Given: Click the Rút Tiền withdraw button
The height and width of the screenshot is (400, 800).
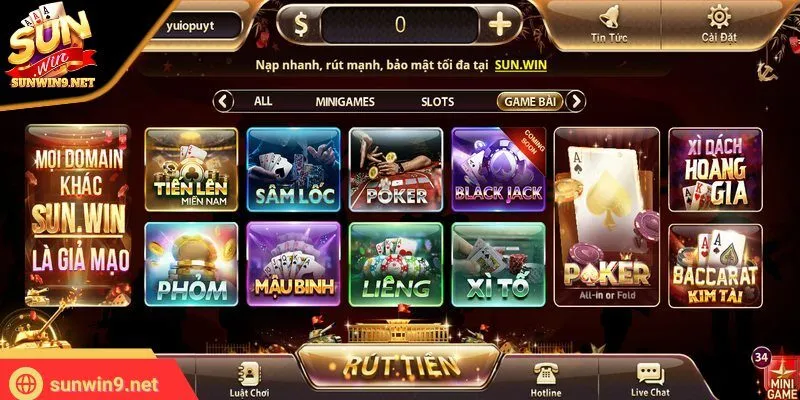Looking at the screenshot, I should 400,367.
